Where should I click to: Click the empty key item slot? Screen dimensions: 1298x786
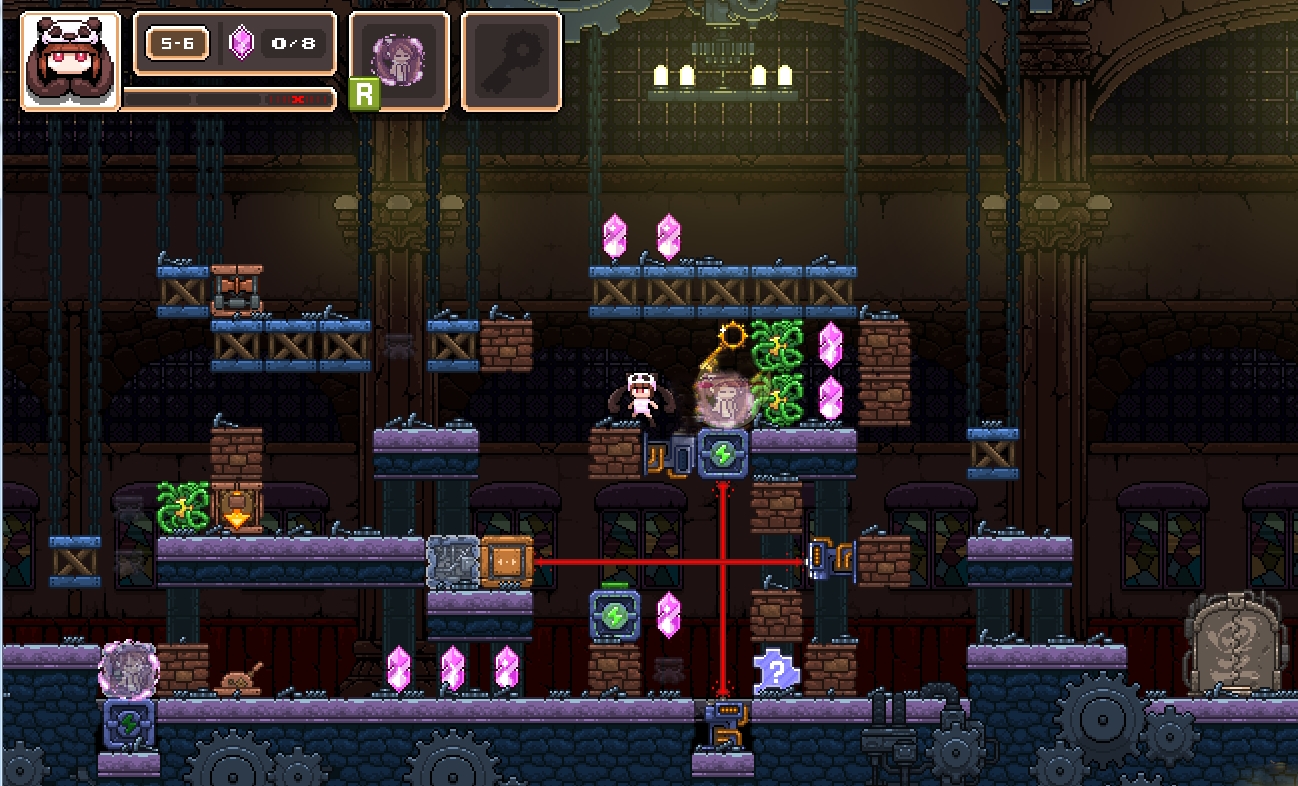[x=511, y=59]
